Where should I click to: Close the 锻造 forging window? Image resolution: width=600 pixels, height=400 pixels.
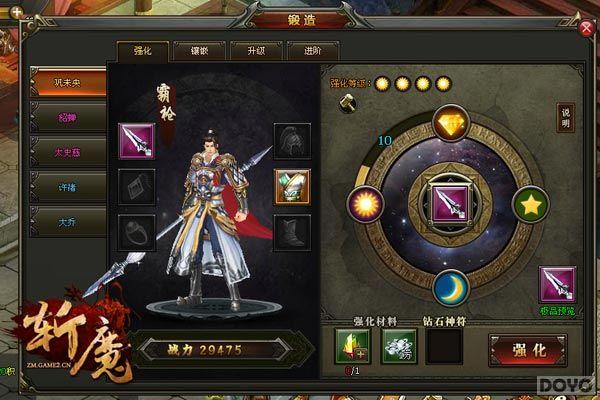coord(586,28)
